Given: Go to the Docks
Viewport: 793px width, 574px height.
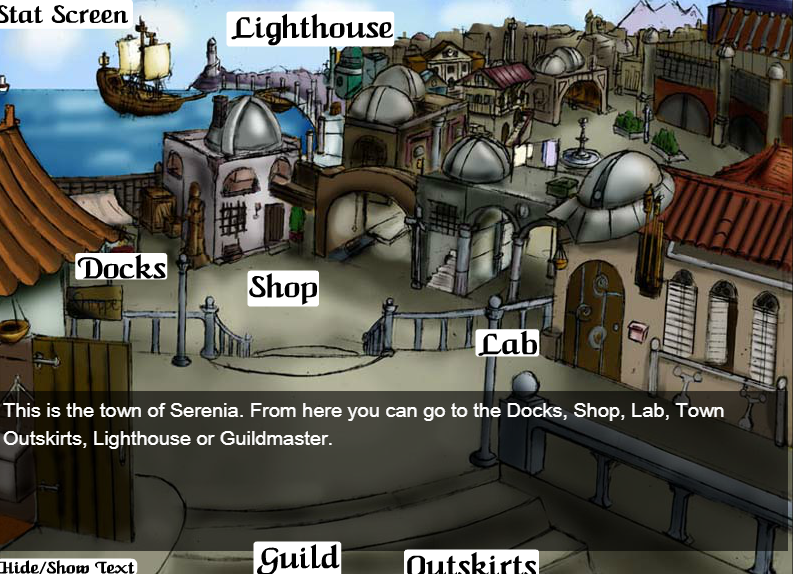Looking at the screenshot, I should click(x=121, y=268).
